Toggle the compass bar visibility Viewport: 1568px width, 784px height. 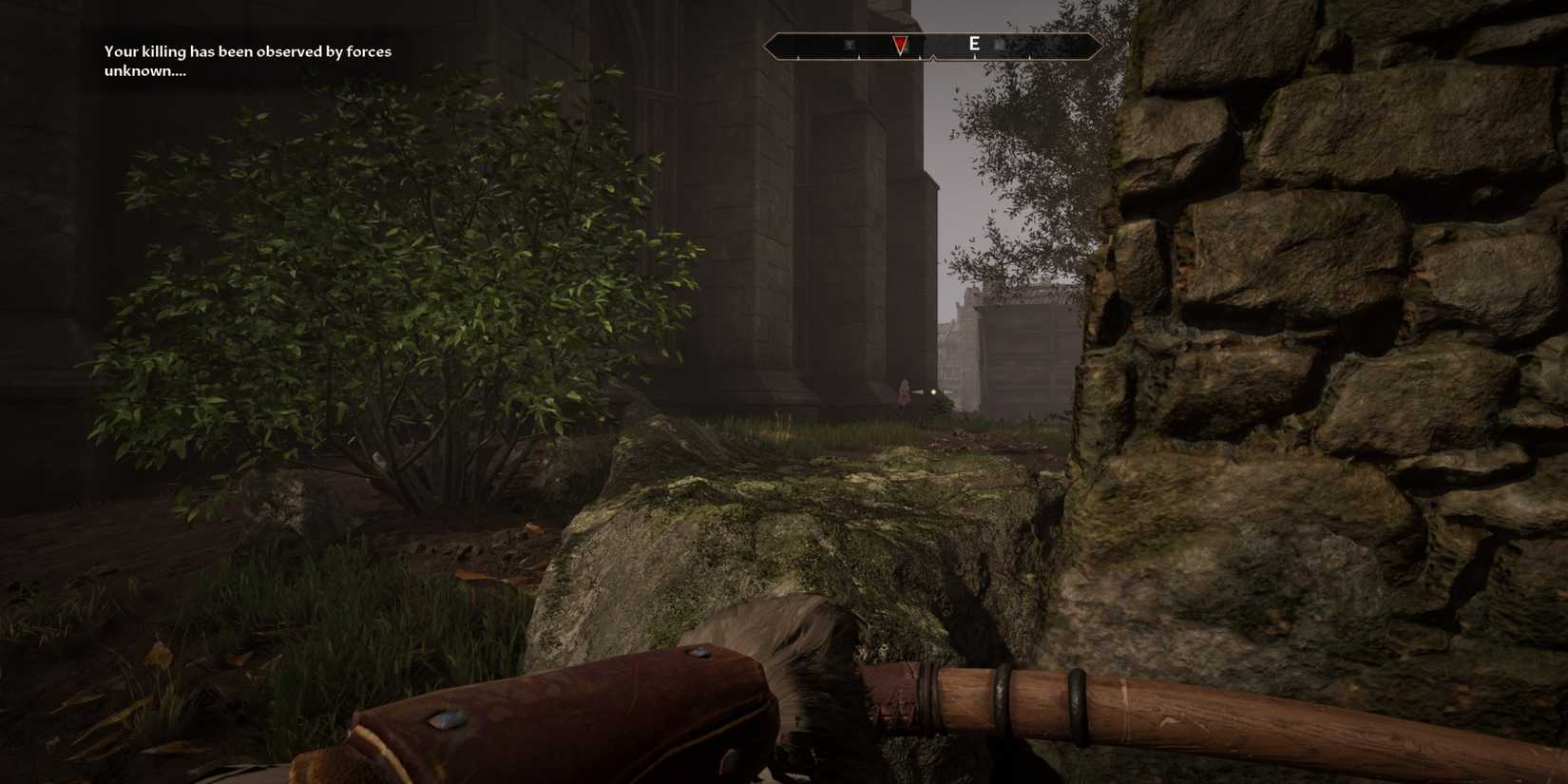pos(935,43)
